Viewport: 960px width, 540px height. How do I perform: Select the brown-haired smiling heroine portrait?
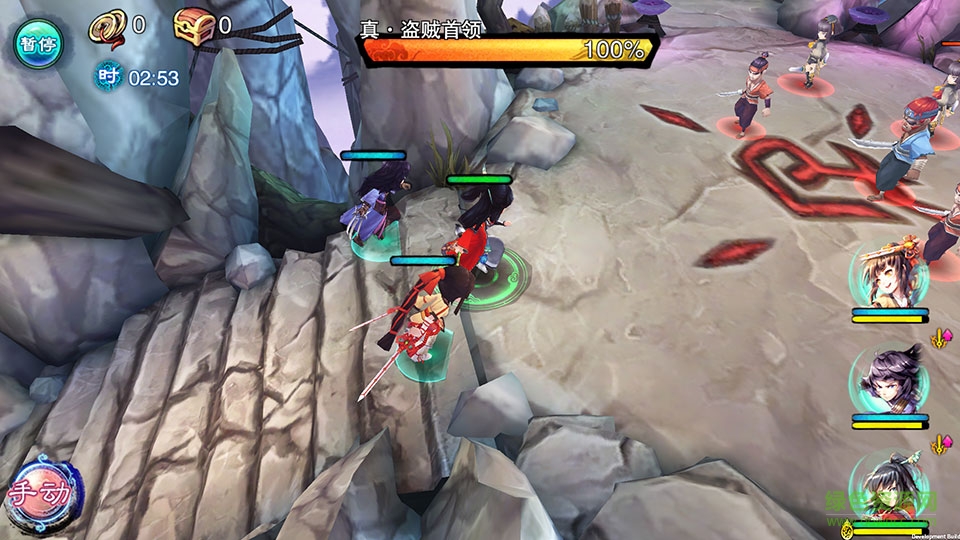(x=888, y=274)
